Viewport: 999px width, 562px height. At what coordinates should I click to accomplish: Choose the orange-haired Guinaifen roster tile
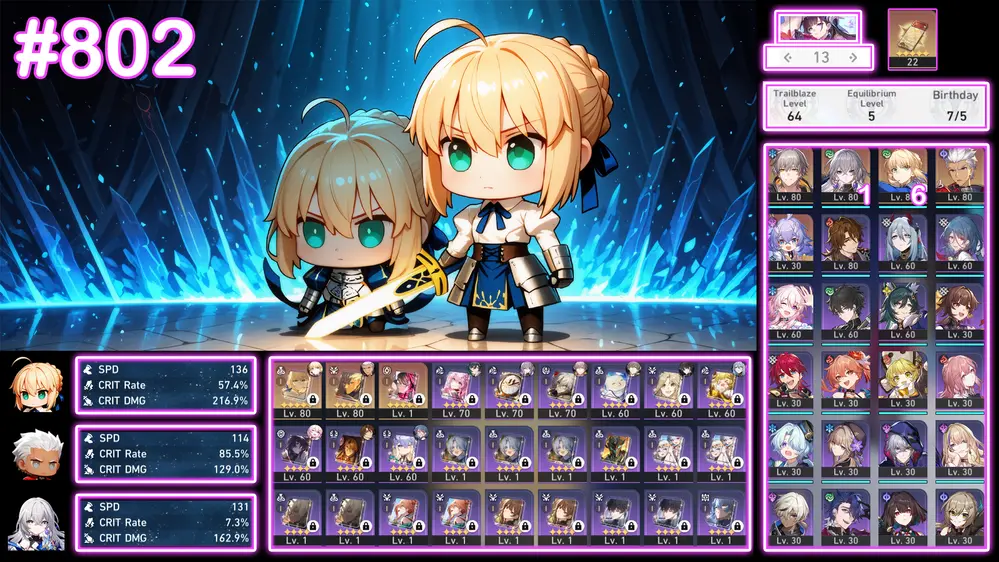[845, 377]
